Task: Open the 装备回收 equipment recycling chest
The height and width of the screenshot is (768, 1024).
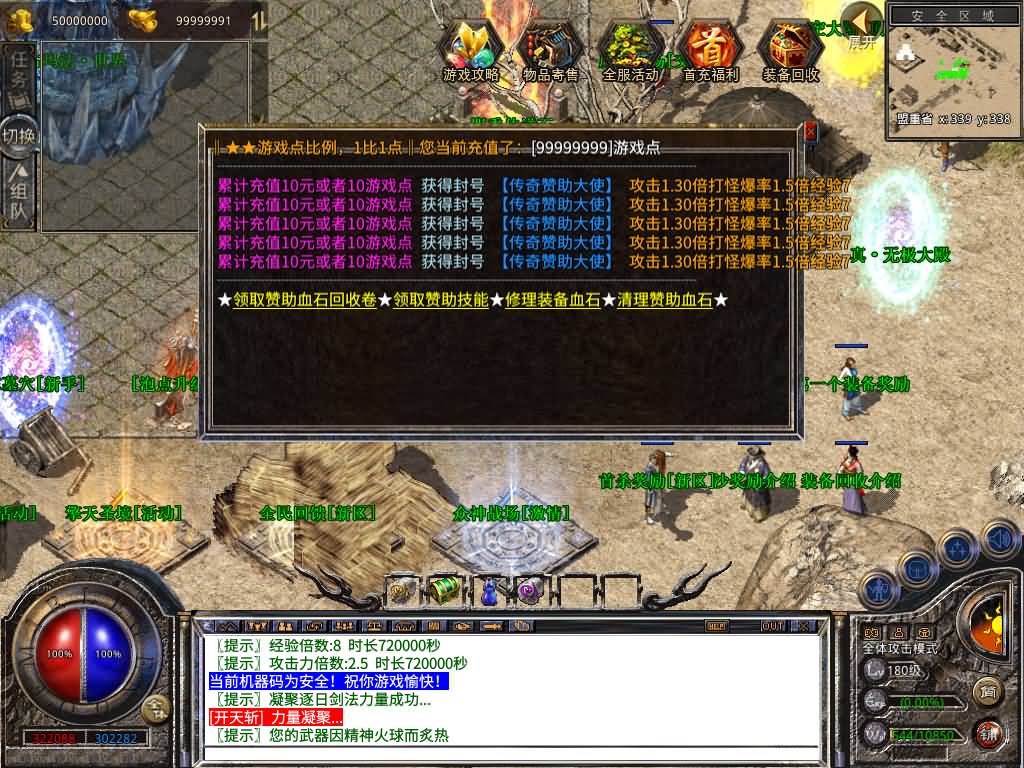Action: 790,50
